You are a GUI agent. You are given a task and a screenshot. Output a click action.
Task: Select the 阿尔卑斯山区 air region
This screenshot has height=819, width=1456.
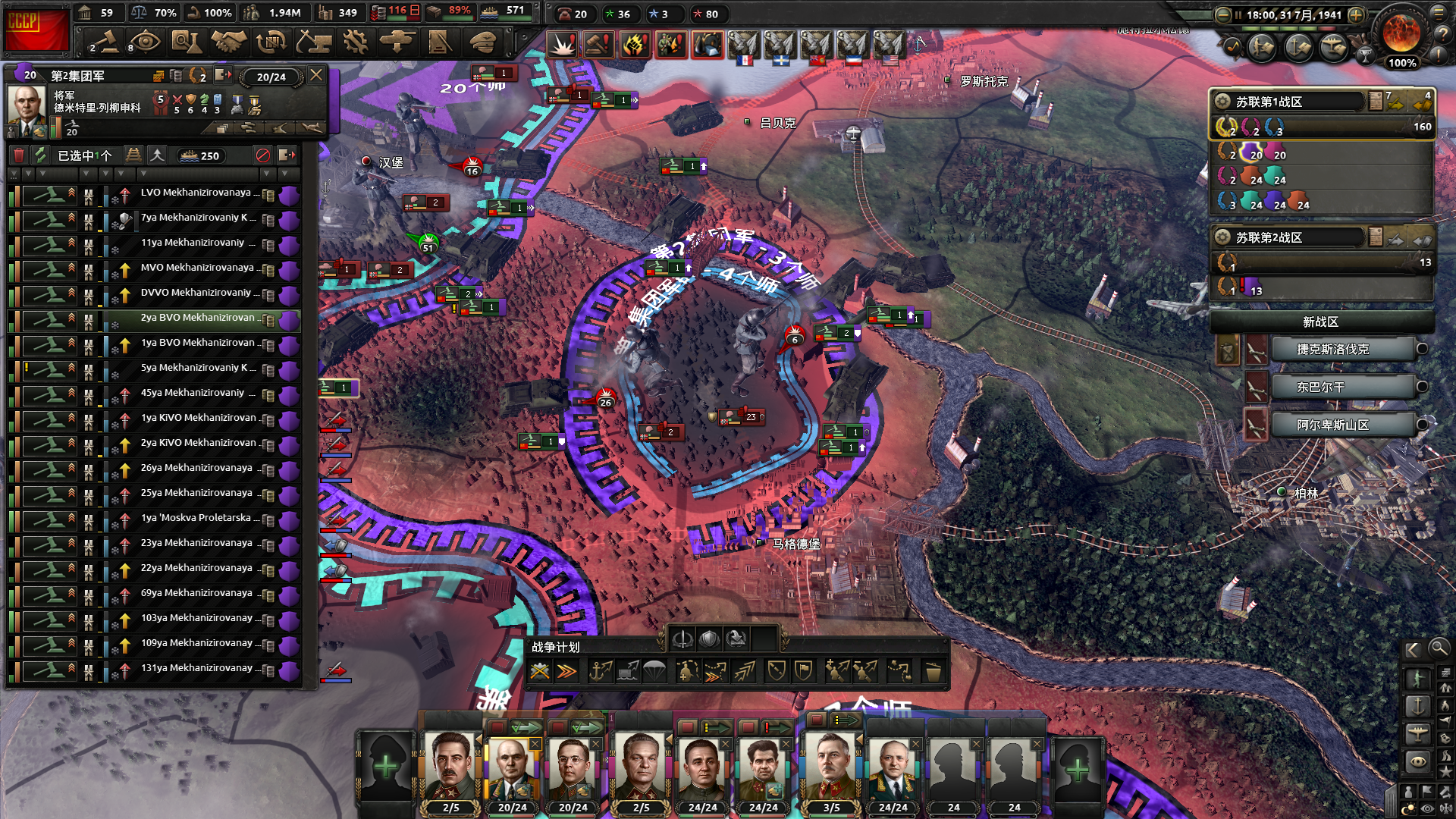point(1332,425)
